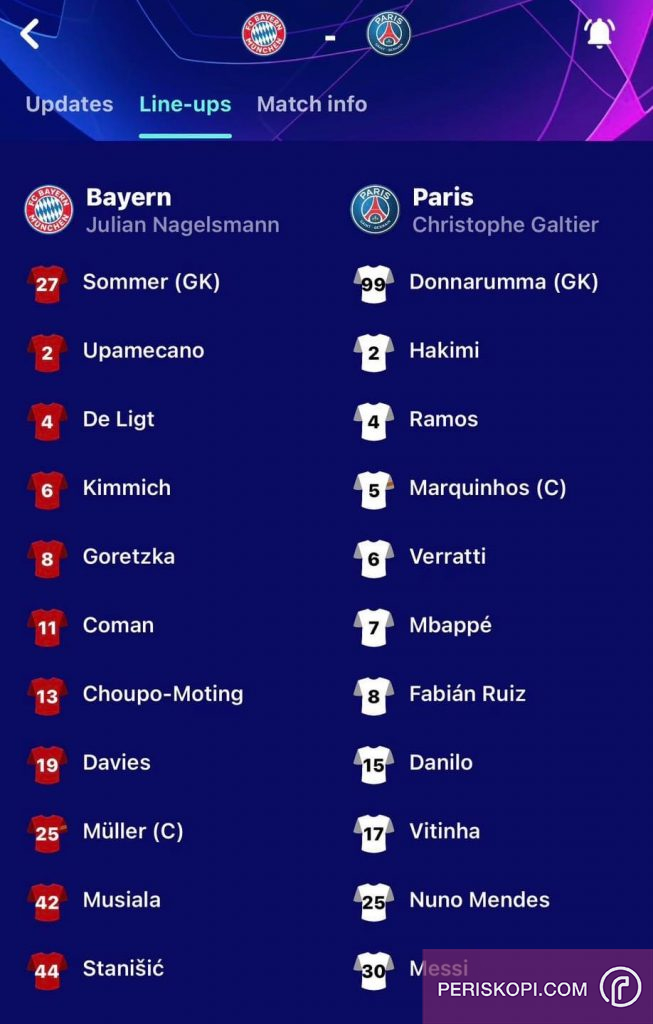This screenshot has width=653, height=1024.
Task: Open Bayern team page from header crest
Action: coord(264,34)
